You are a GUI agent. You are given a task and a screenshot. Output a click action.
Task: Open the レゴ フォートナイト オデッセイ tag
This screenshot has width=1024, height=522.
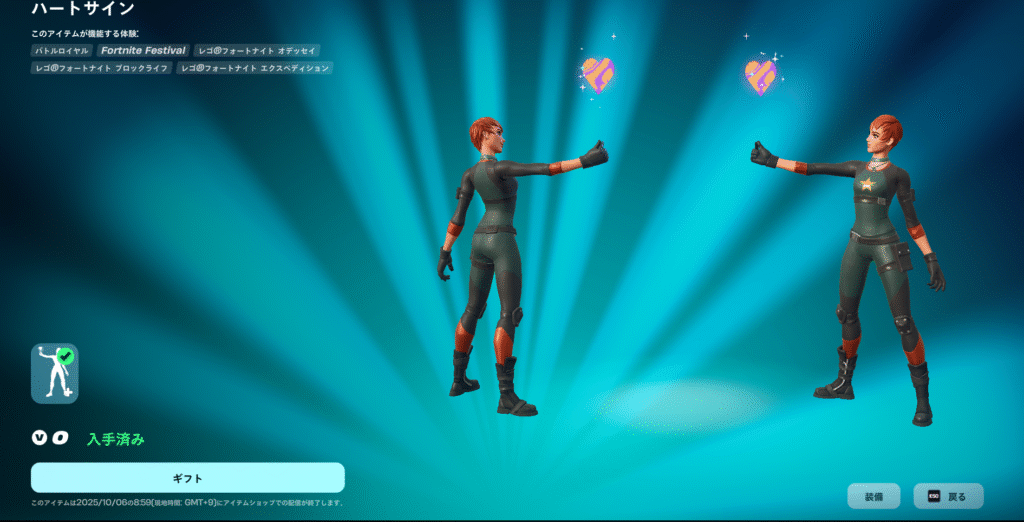click(257, 50)
